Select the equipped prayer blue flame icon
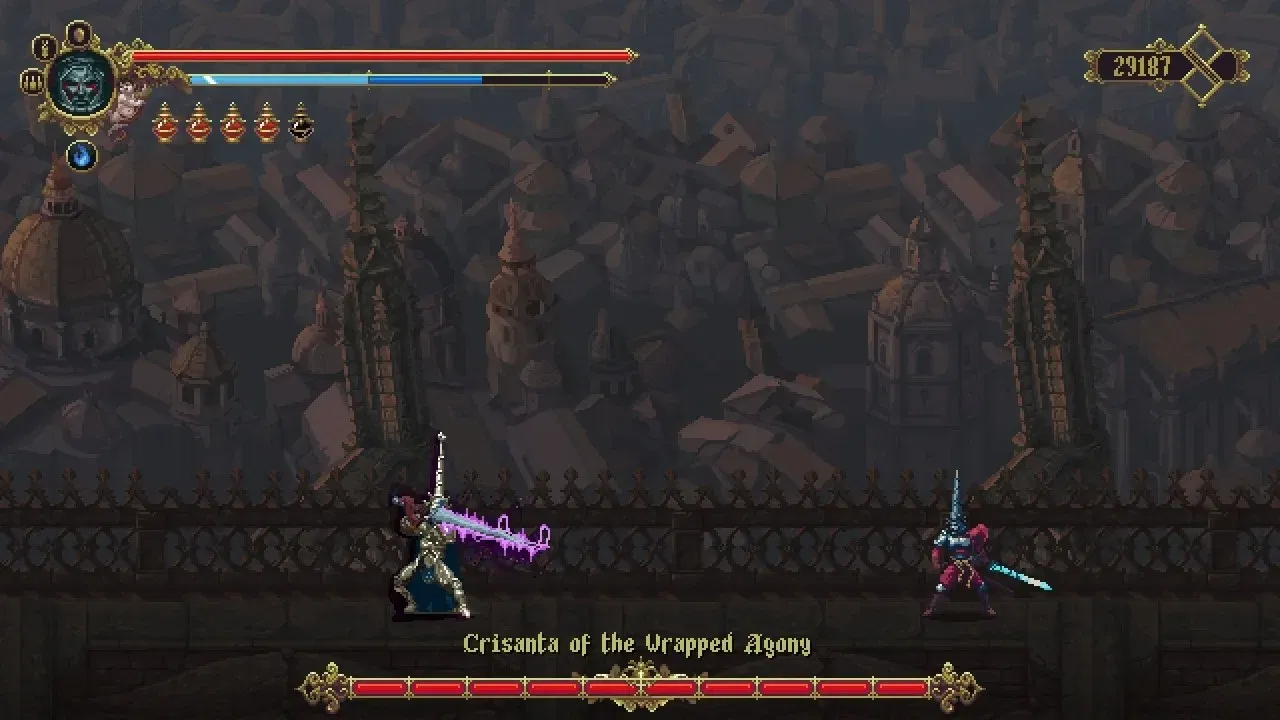The height and width of the screenshot is (720, 1280). click(x=82, y=156)
